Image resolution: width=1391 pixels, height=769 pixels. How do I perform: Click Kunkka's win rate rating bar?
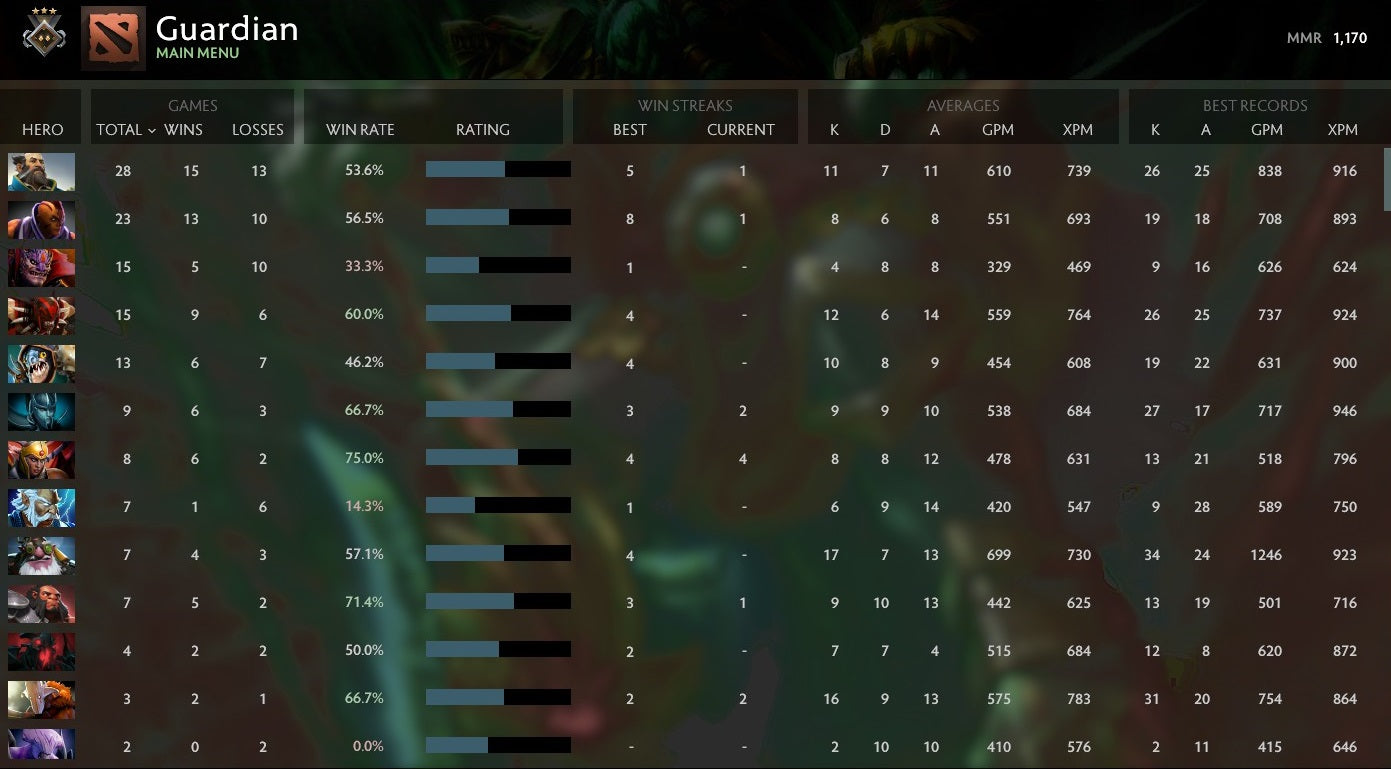point(498,169)
